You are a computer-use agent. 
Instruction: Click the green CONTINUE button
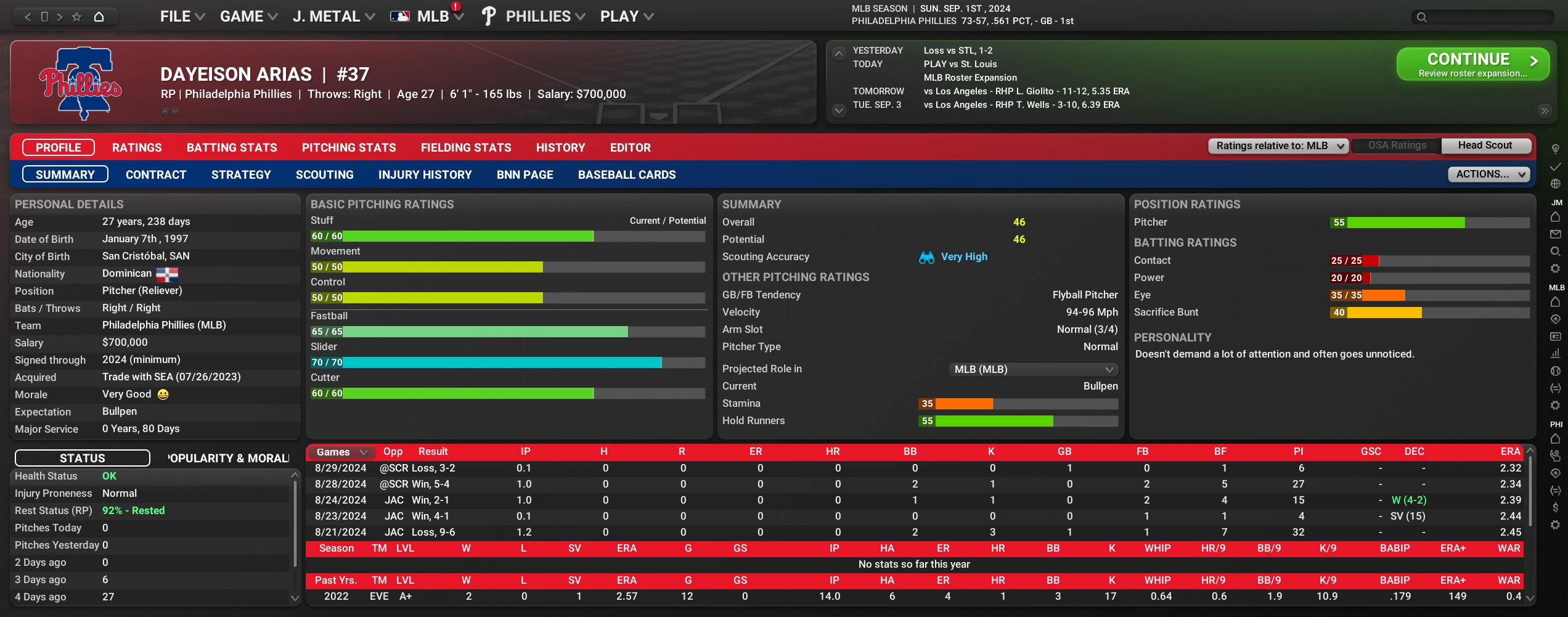tap(1472, 64)
